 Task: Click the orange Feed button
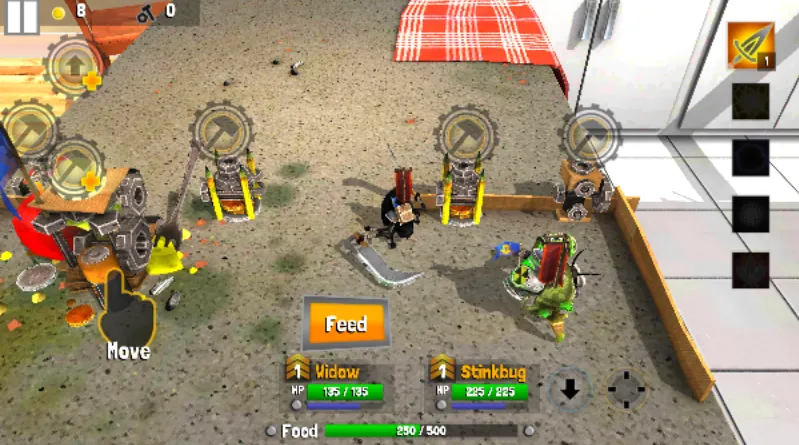345,324
